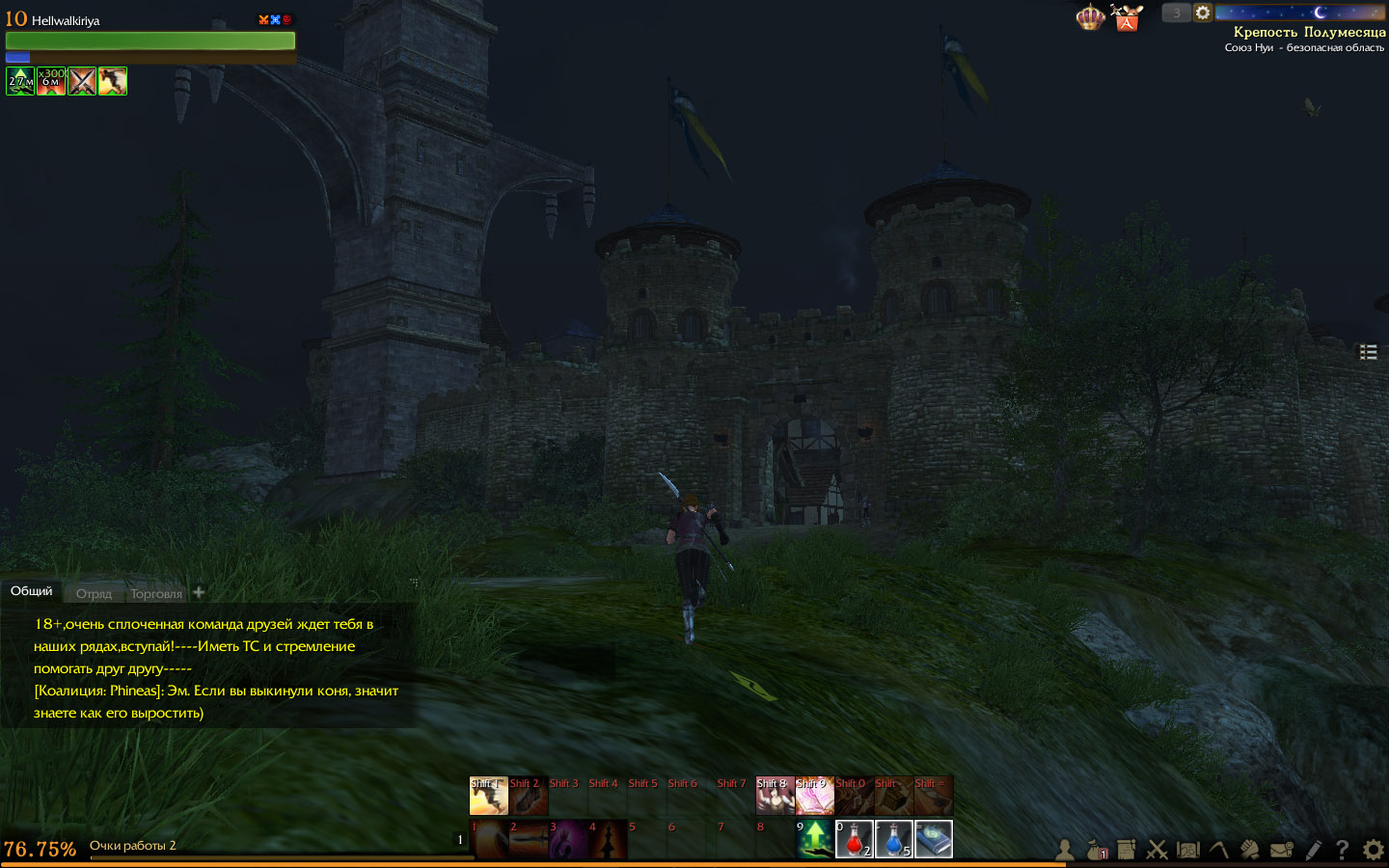This screenshot has height=868, width=1389.
Task: Select the Общий chat tab
Action: pos(32,591)
